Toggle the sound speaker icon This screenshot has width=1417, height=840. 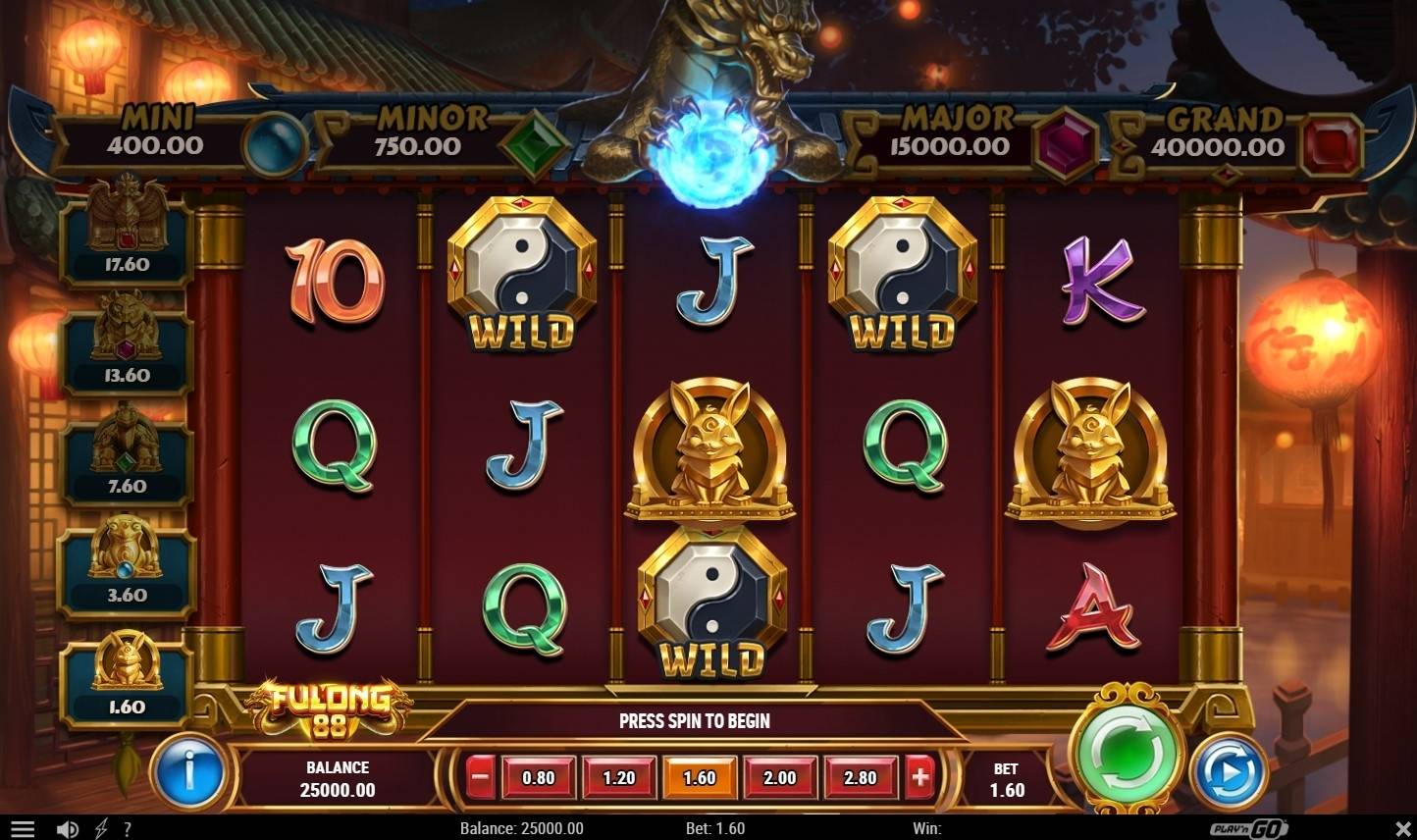[67, 829]
